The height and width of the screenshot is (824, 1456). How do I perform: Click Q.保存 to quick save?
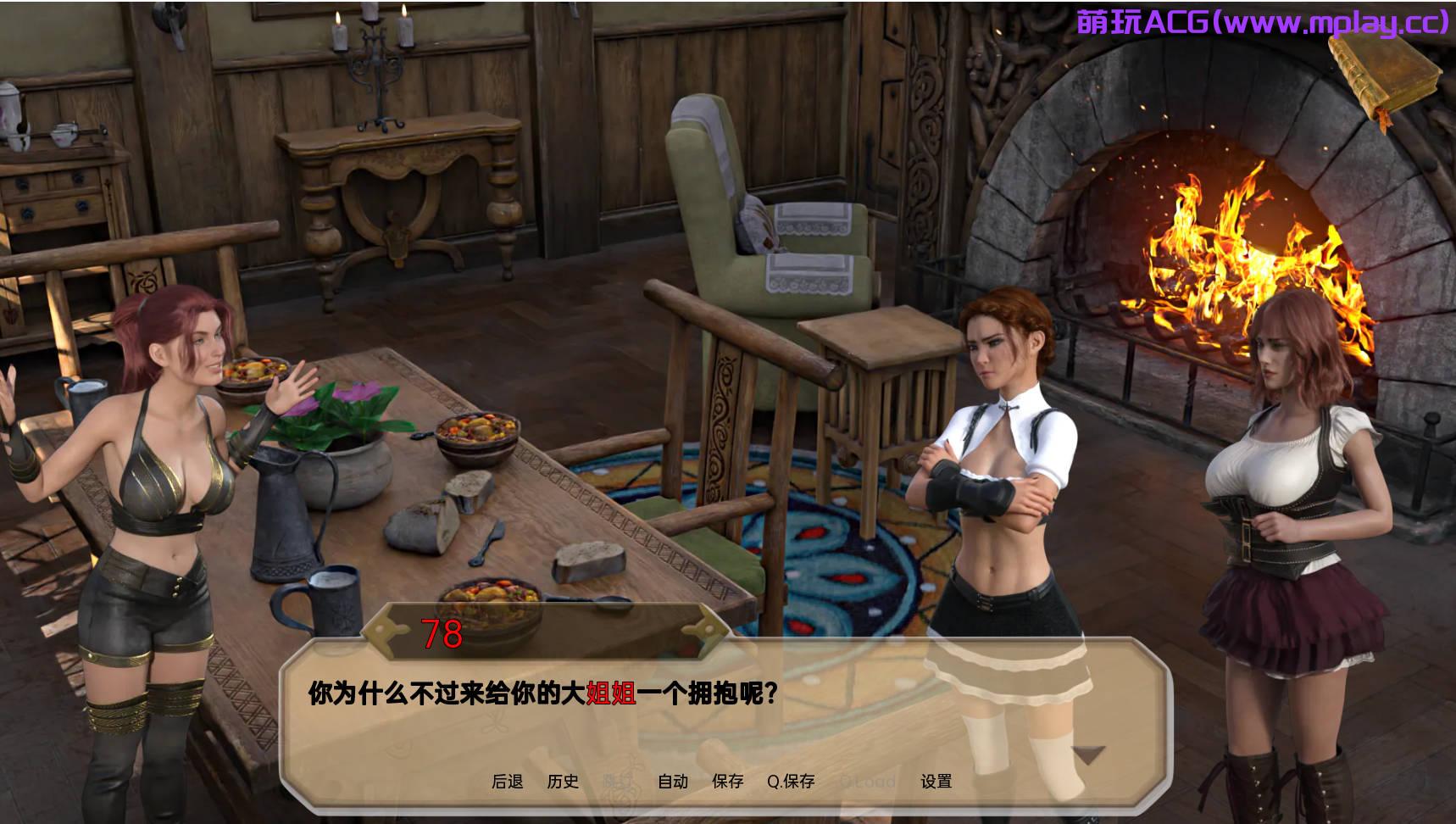click(x=792, y=782)
